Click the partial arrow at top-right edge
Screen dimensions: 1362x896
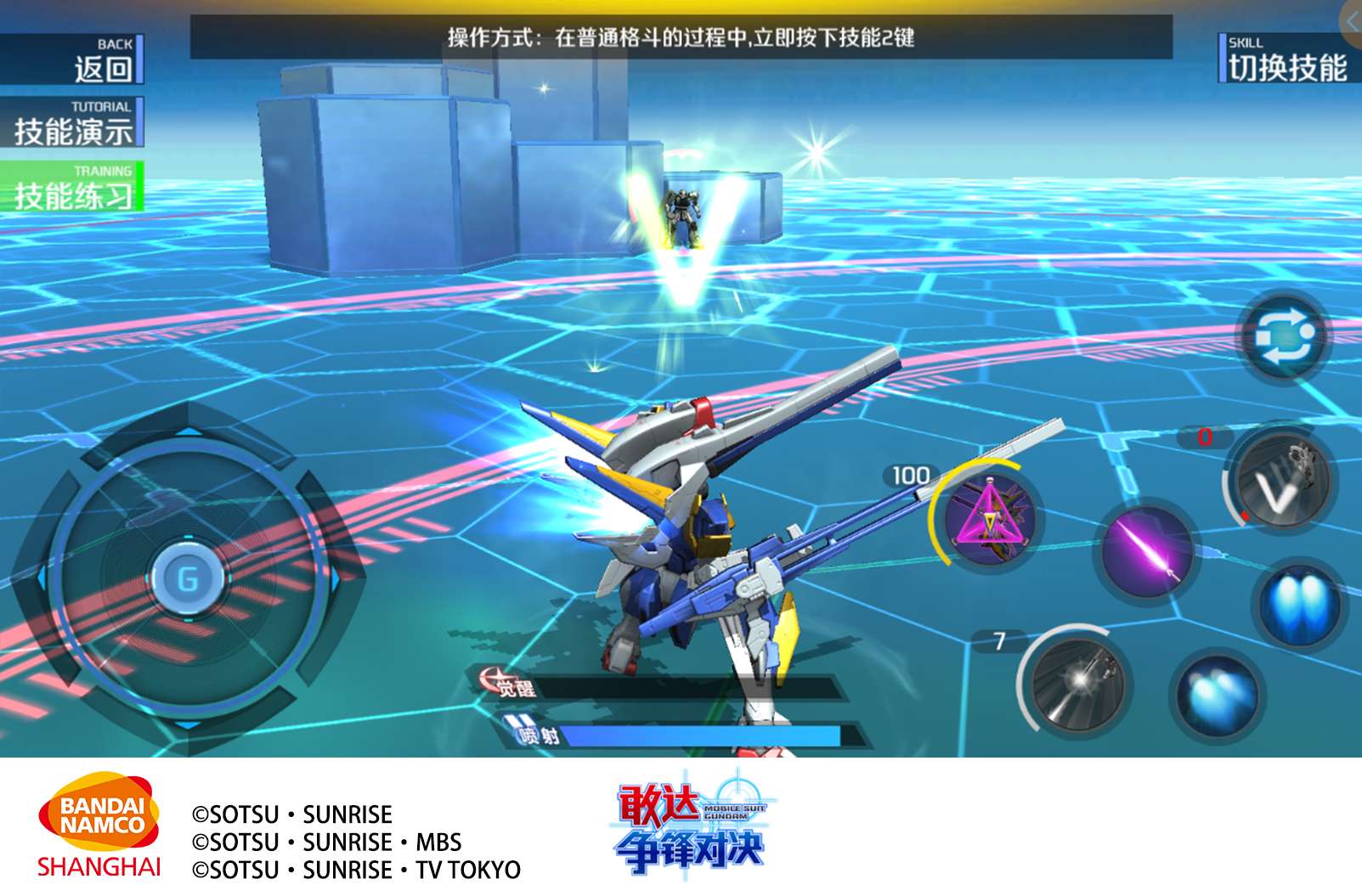click(x=1352, y=21)
